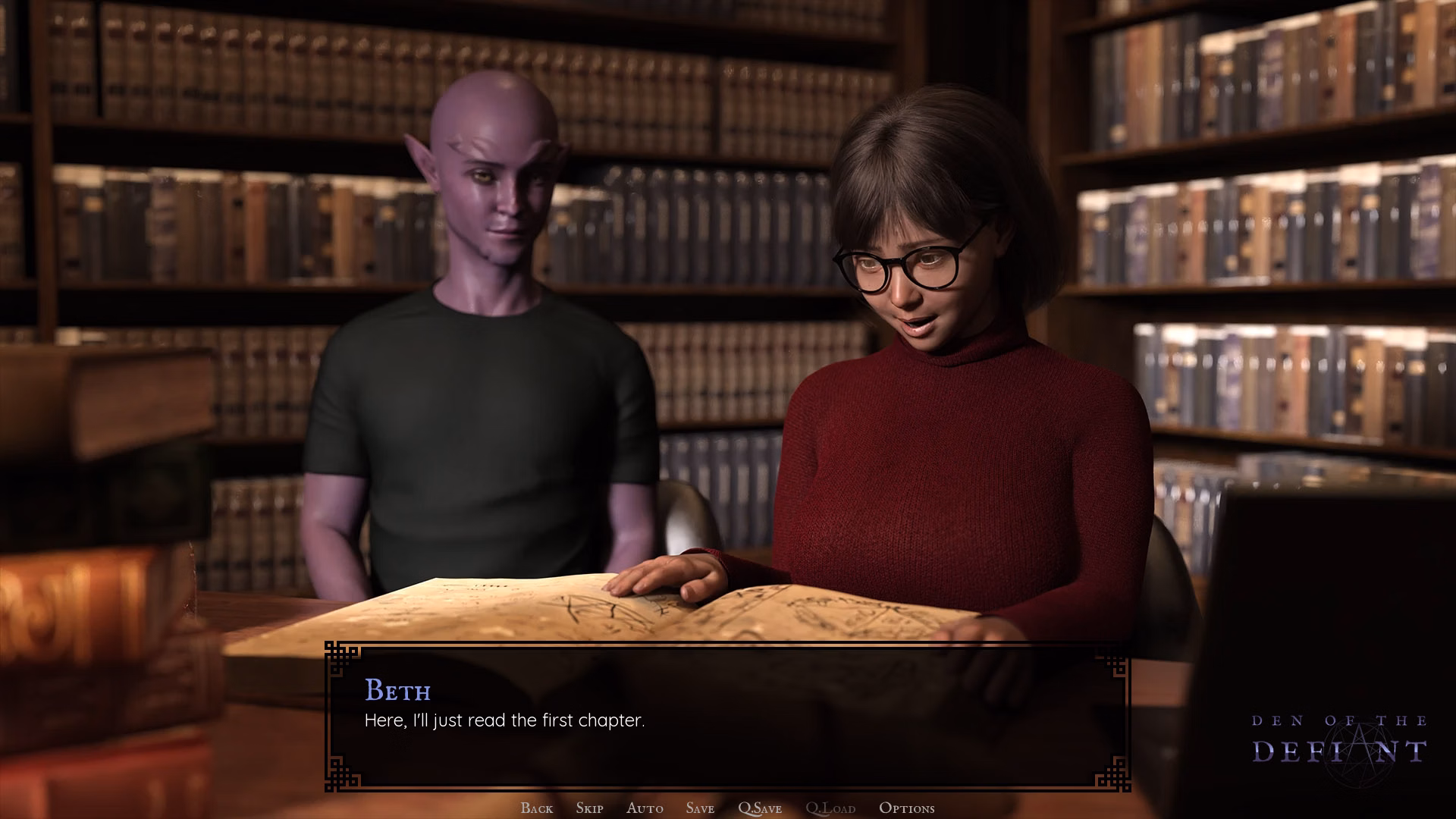Enable Skip mode in the quick menu
The image size is (1456, 819).
point(589,808)
